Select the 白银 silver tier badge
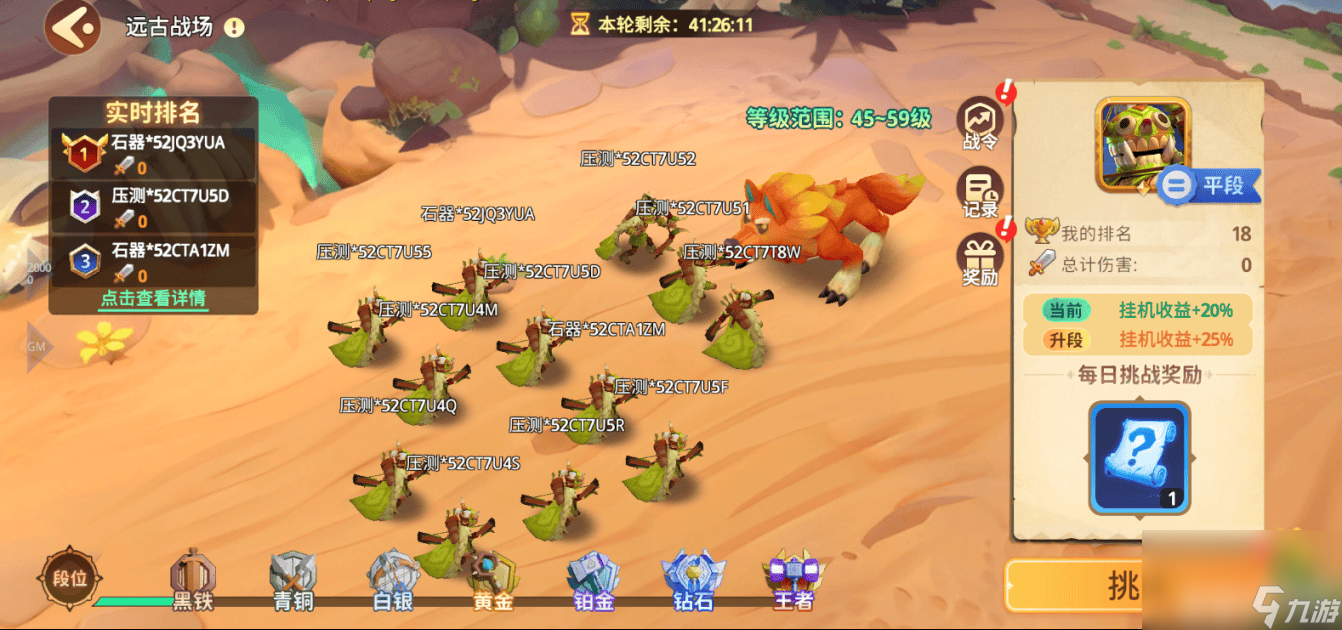Viewport: 1342px width, 630px height. click(x=392, y=580)
